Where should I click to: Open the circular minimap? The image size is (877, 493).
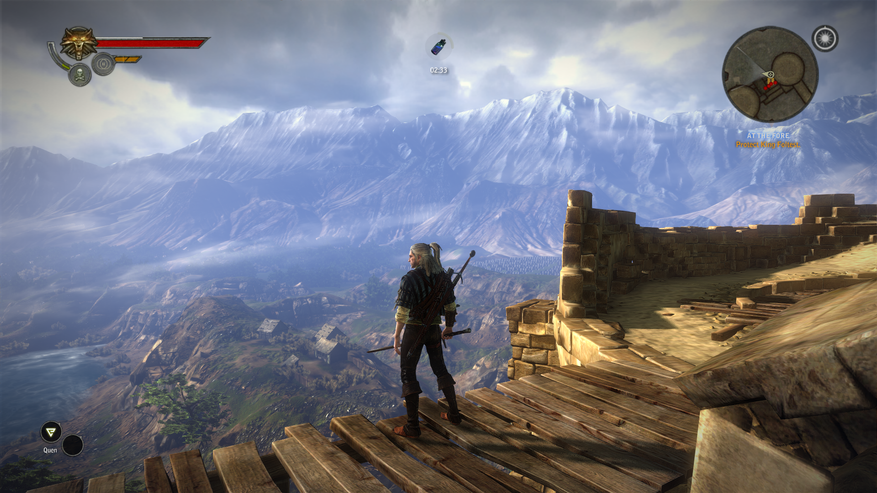point(770,75)
